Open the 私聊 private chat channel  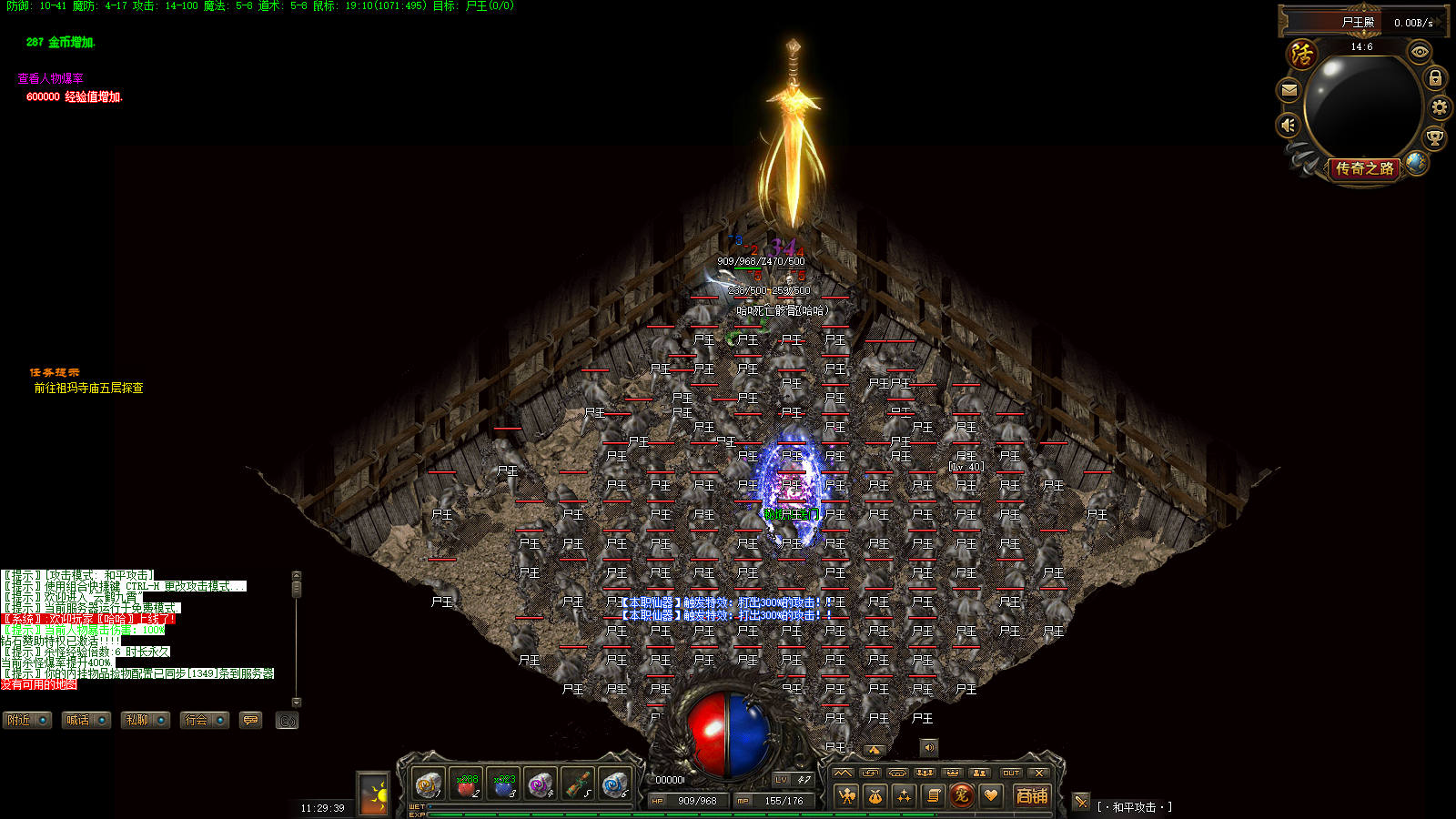pos(146,720)
